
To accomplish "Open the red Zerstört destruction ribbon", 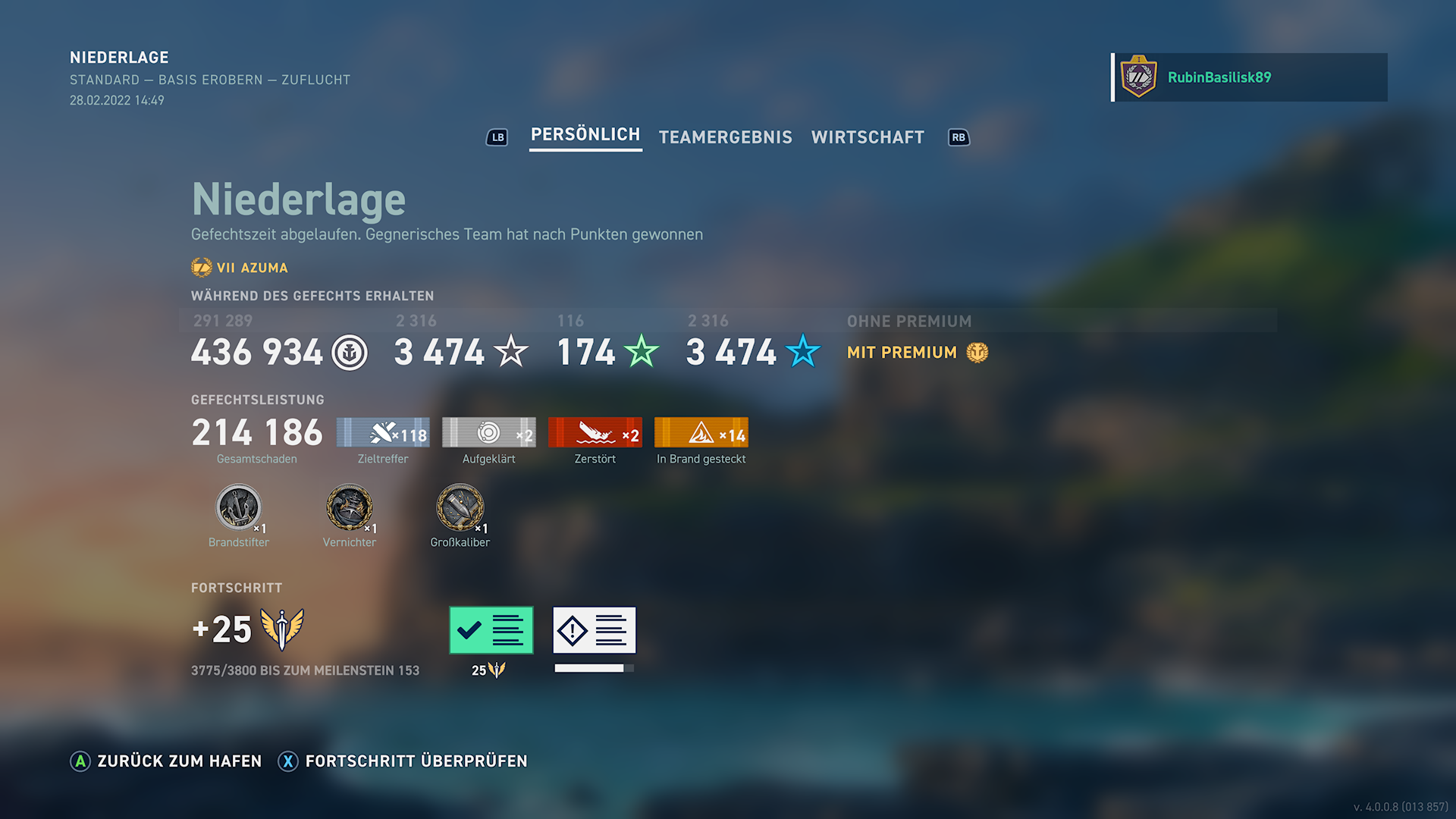I will point(595,433).
